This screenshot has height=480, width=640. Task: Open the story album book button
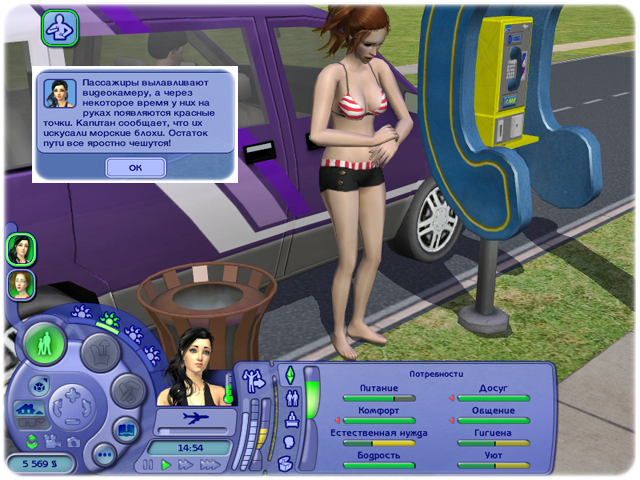[127, 430]
